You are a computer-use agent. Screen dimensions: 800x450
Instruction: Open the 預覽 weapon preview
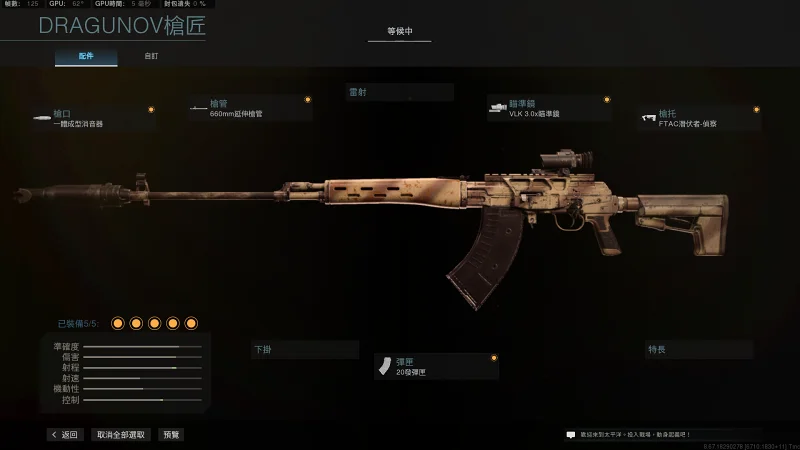tap(172, 435)
